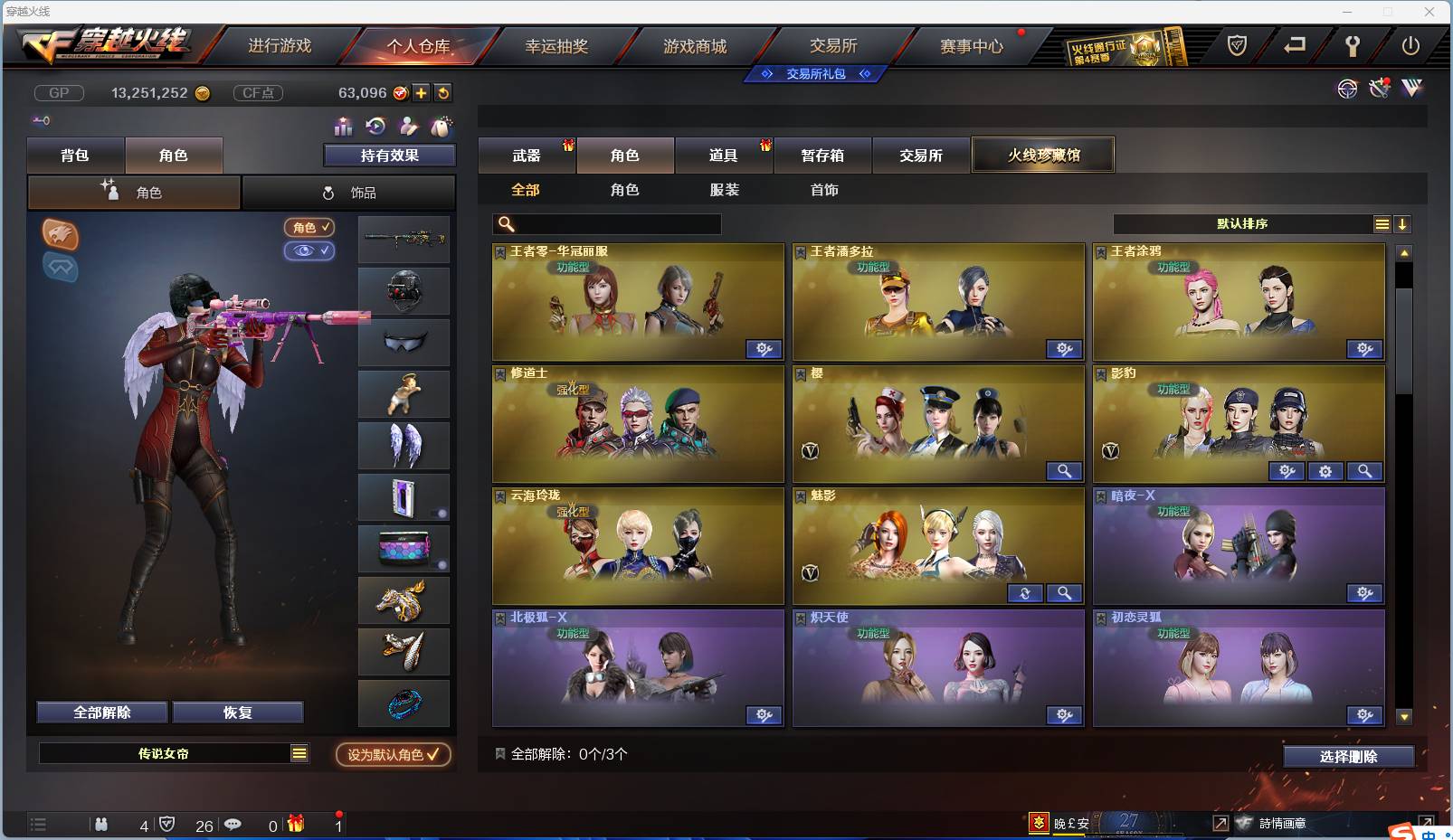Click the descending sort arrow beside 默认排序
Viewport: 1453px width, 840px height.
1403,222
